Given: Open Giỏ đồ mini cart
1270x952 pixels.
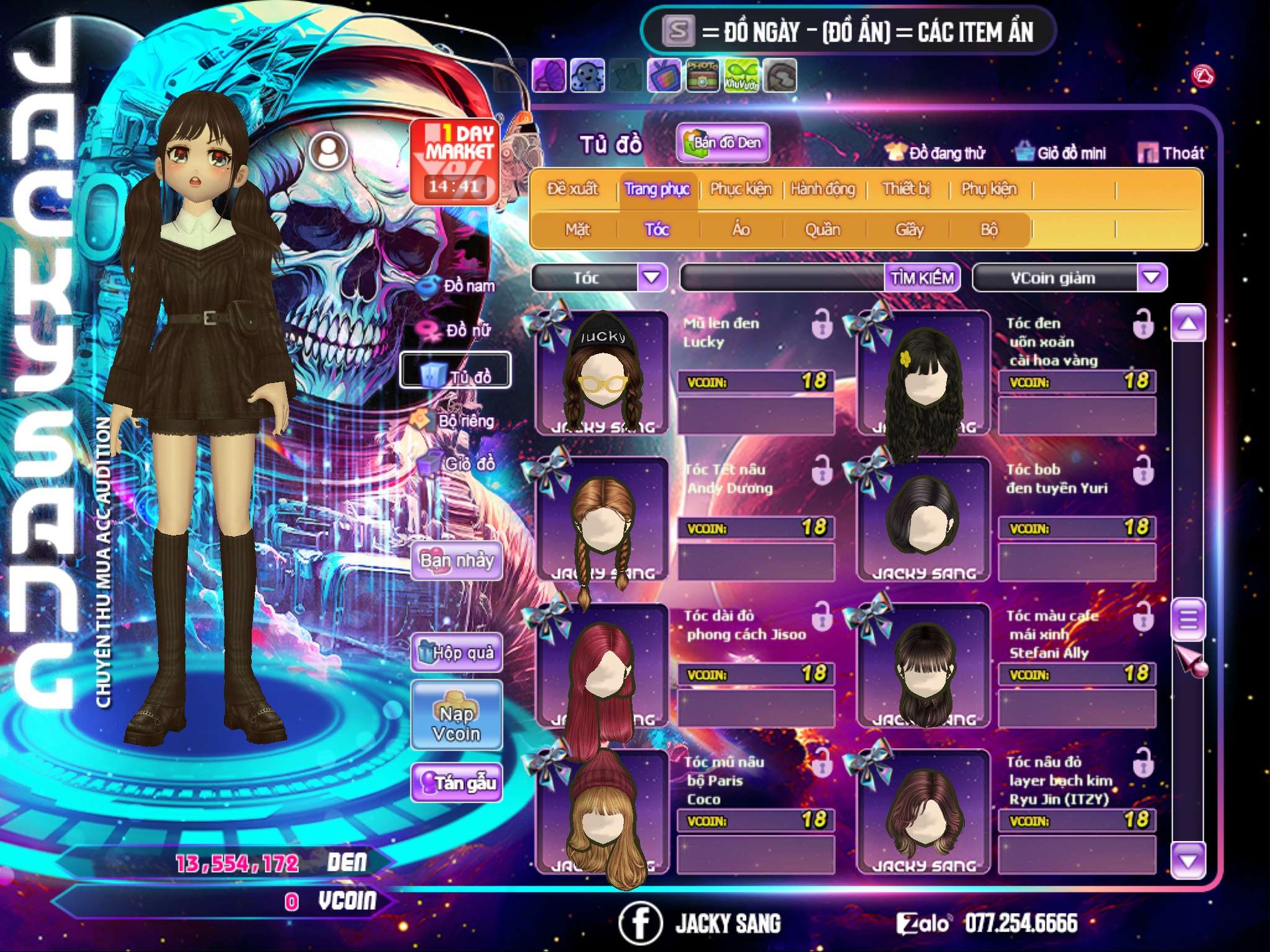Looking at the screenshot, I should 1060,152.
